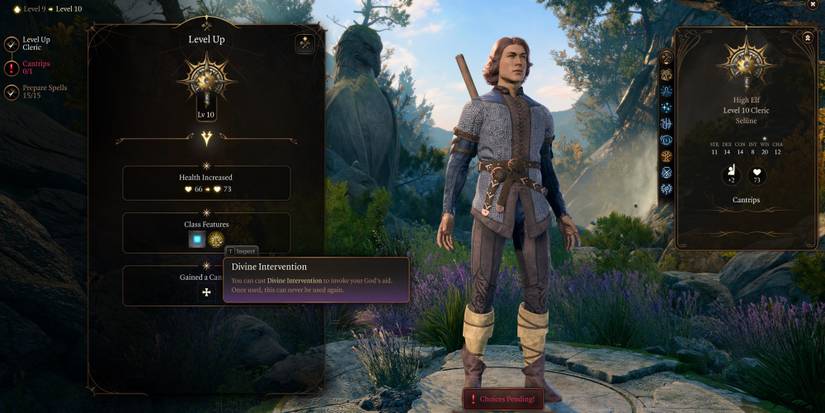Screen dimensions: 825x413
Task: Collapse the character summary panel
Action: pyautogui.click(x=807, y=38)
